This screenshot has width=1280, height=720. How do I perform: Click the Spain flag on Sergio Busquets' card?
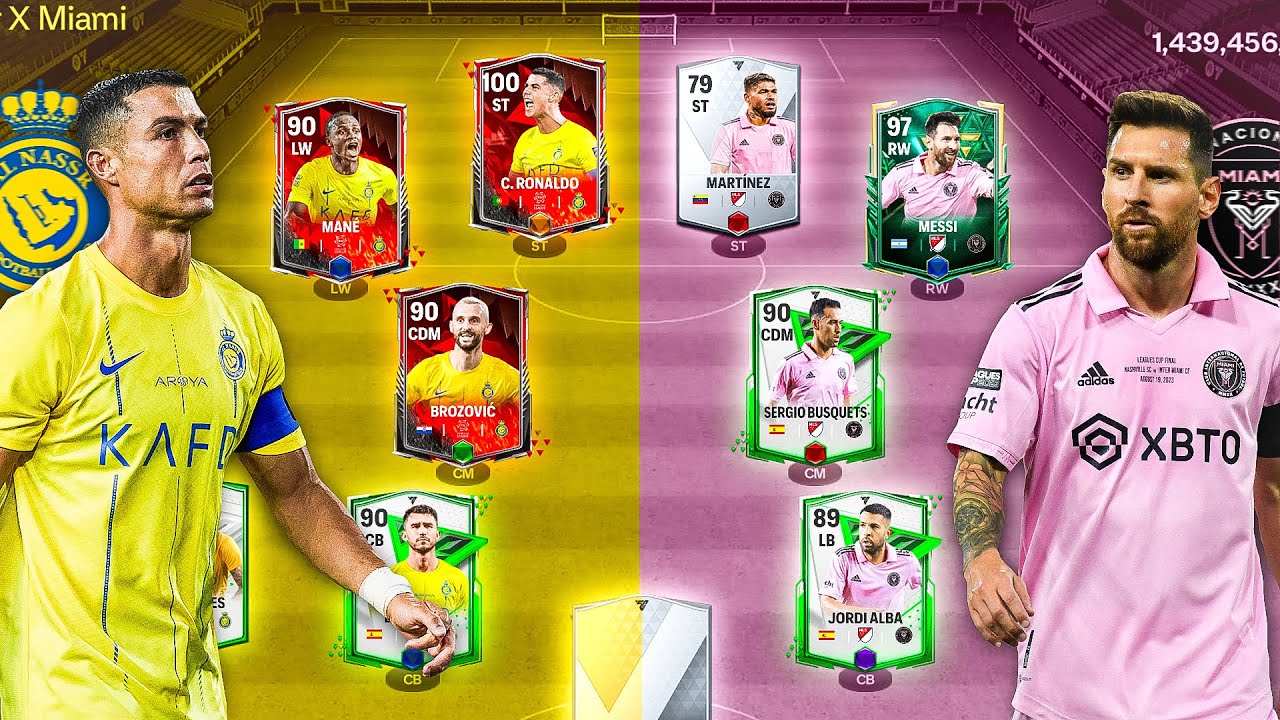tap(777, 428)
